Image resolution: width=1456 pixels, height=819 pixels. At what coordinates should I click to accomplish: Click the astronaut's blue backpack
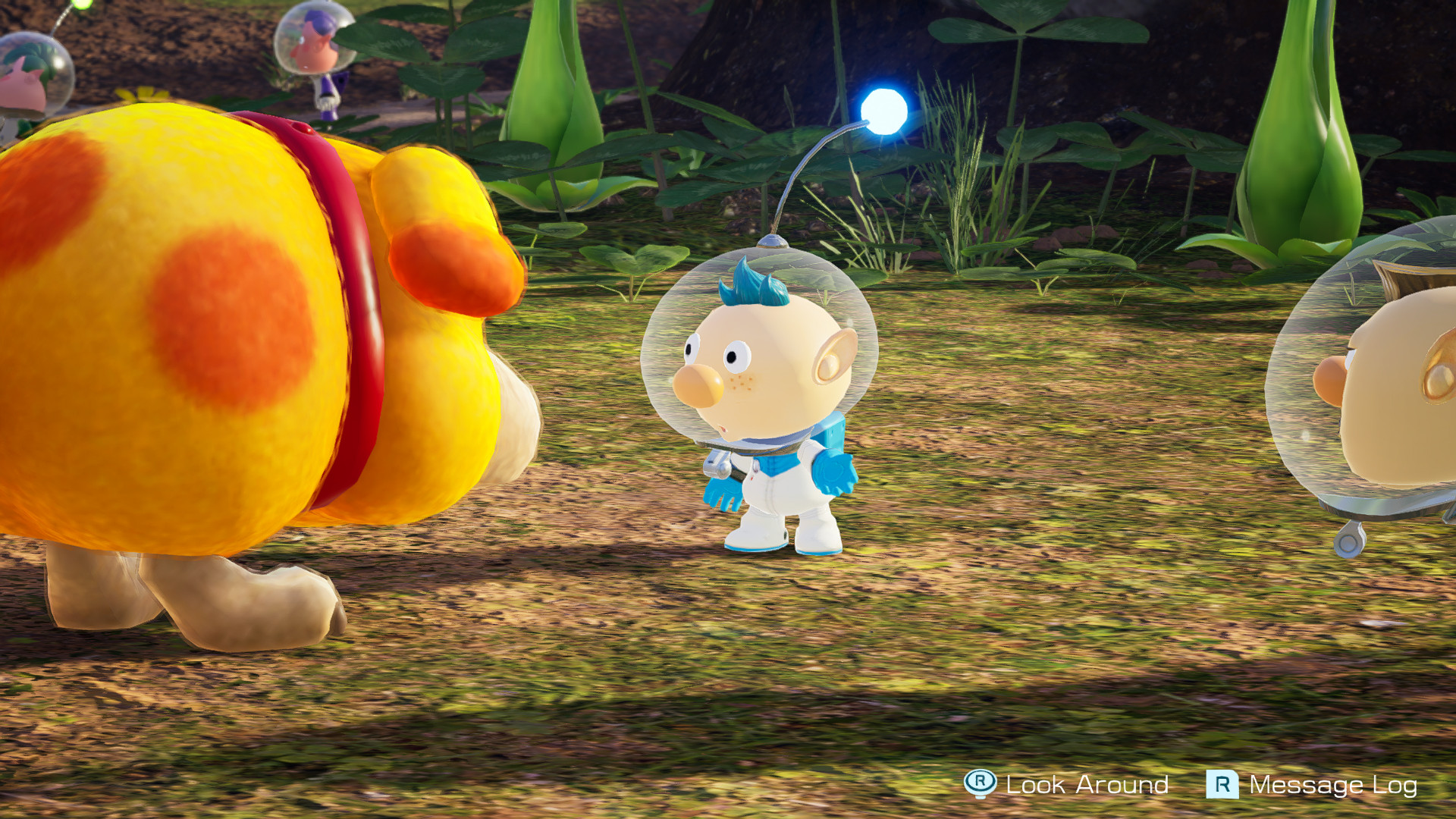coord(834,440)
